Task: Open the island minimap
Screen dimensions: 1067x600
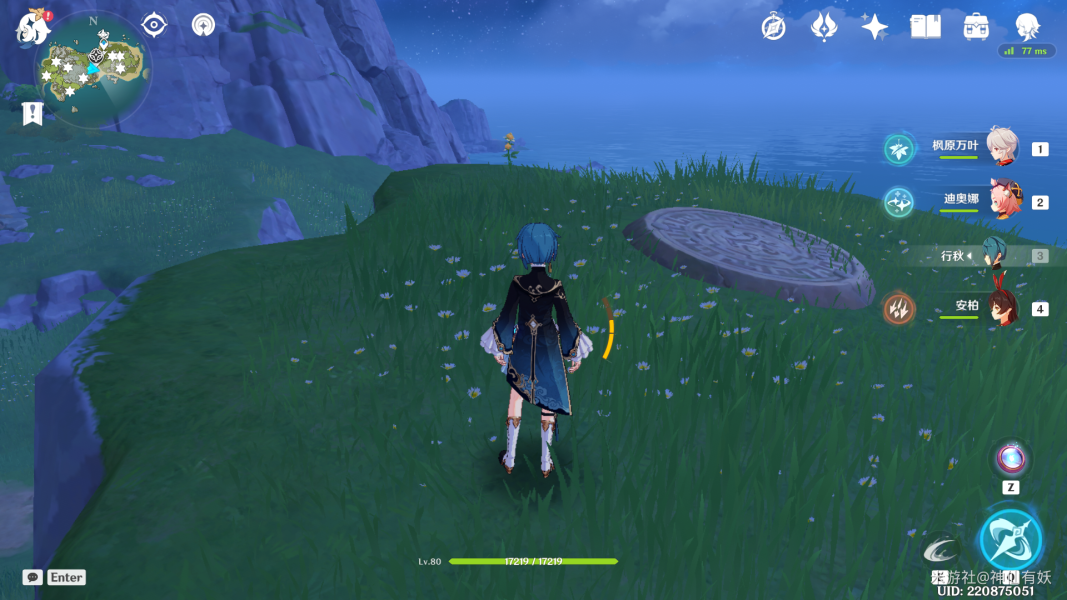Action: (92, 70)
